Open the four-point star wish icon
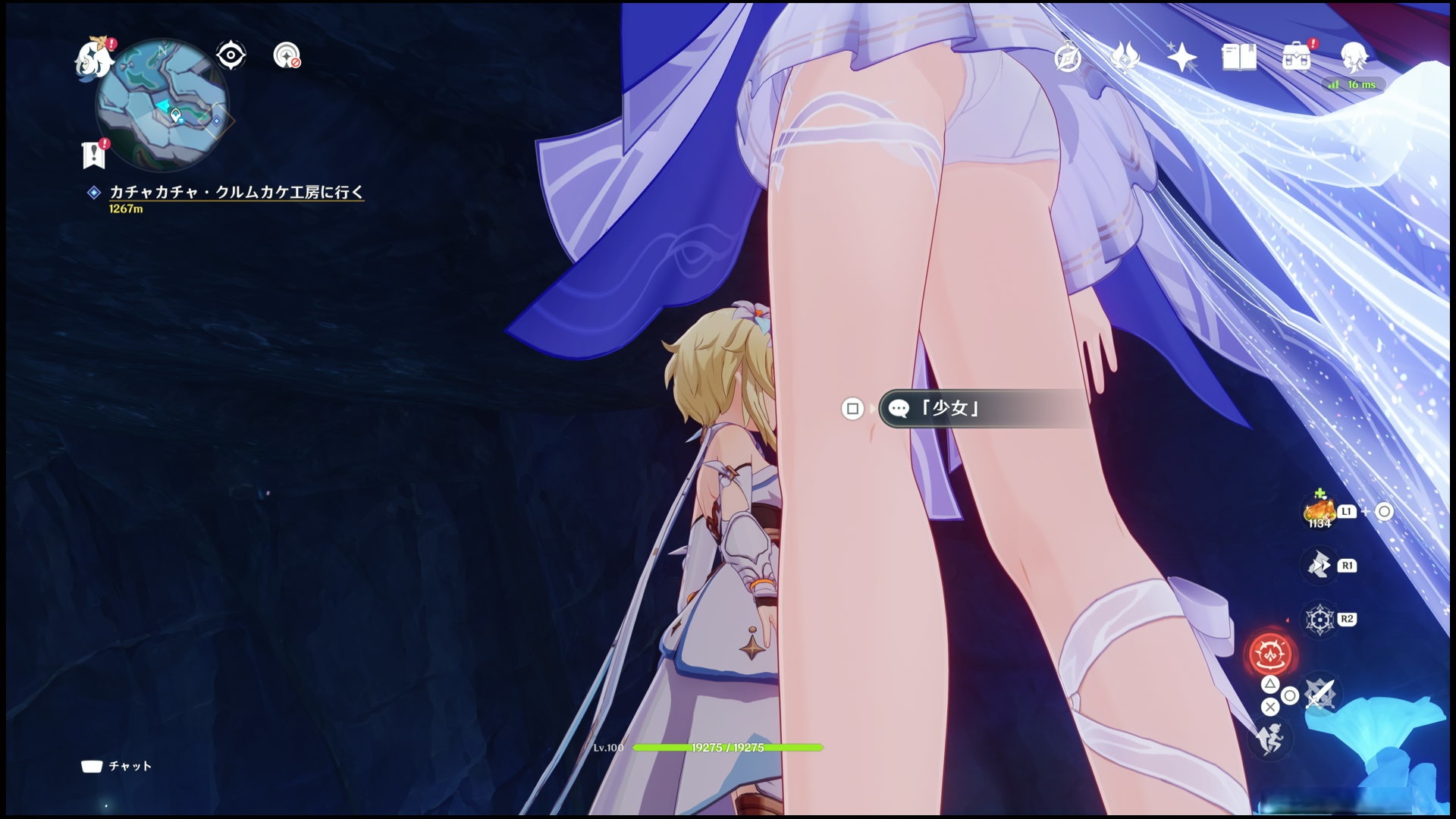This screenshot has height=819, width=1456. pos(1181,58)
